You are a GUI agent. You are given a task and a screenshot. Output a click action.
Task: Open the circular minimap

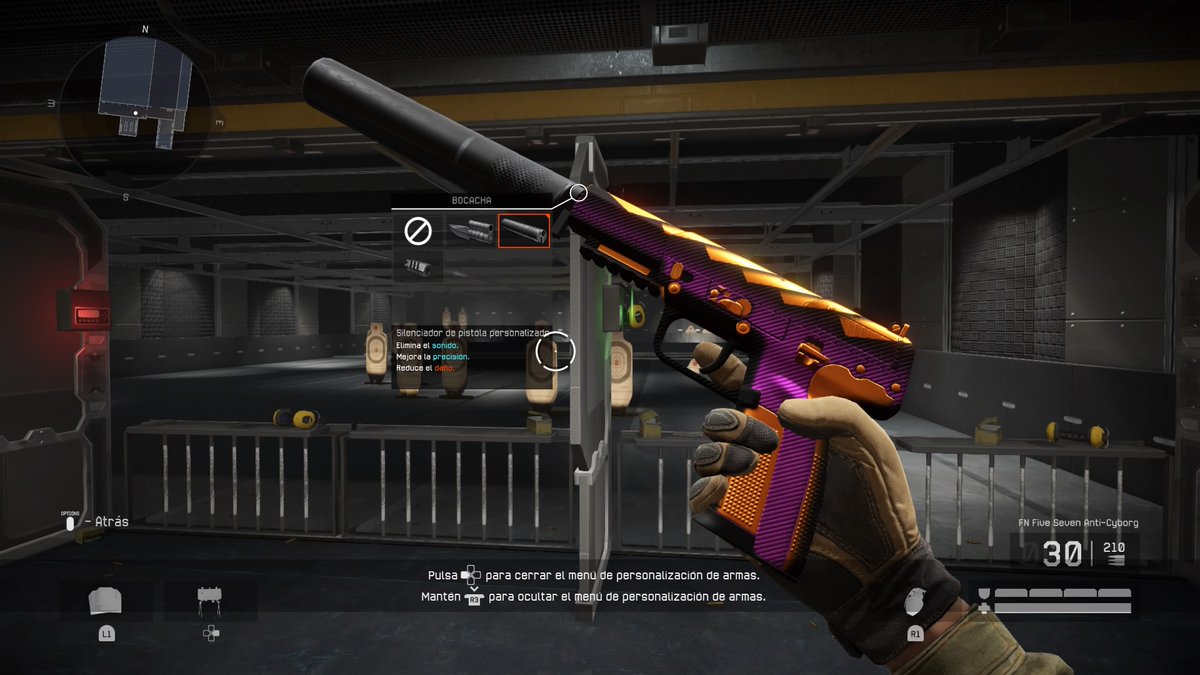136,108
